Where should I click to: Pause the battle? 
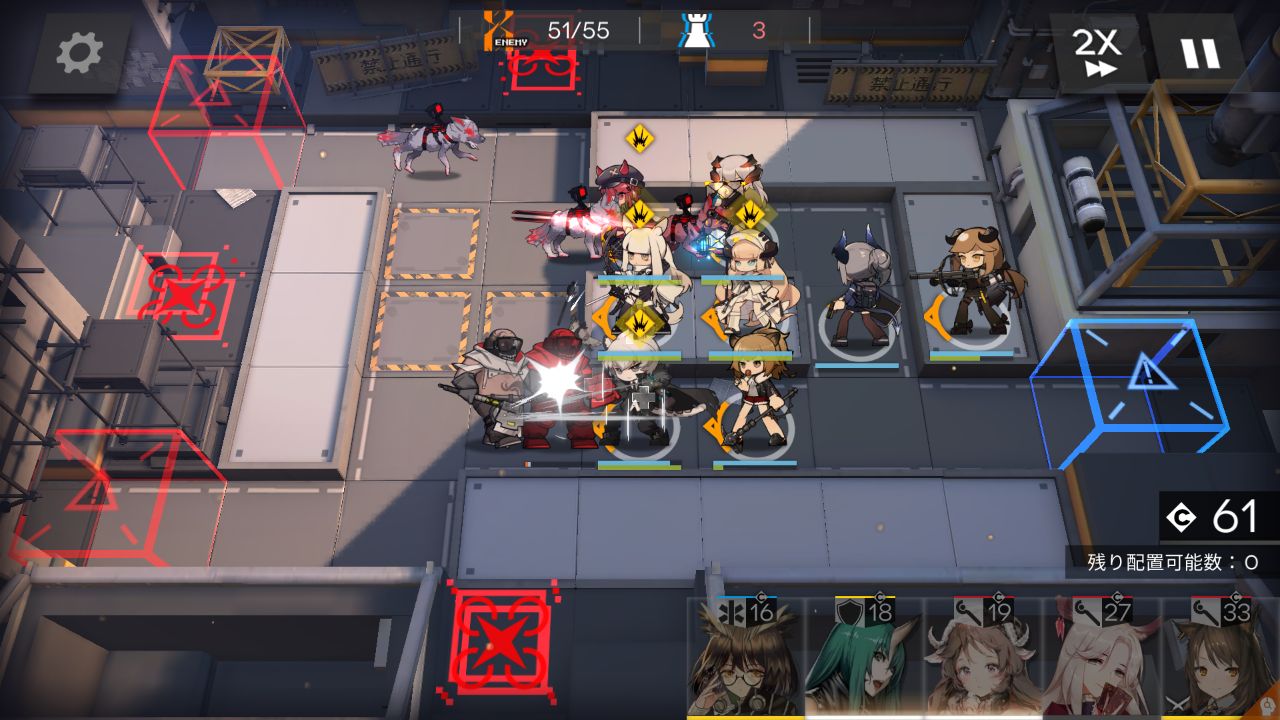click(1201, 51)
